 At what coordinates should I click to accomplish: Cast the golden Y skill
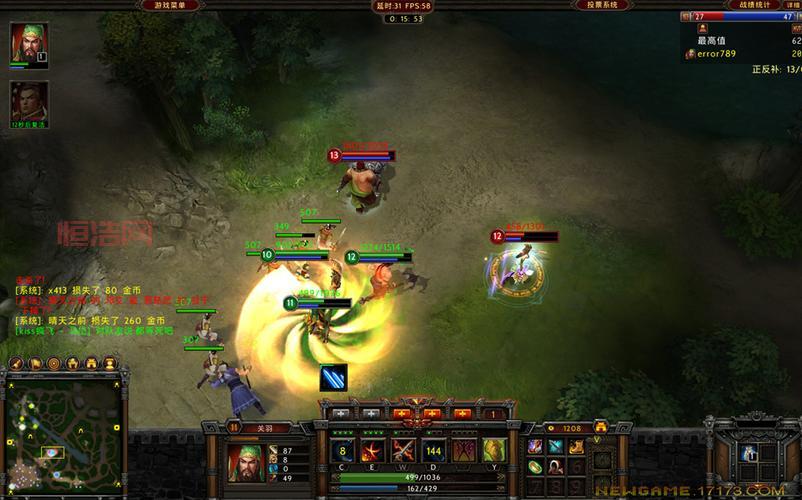click(x=493, y=450)
